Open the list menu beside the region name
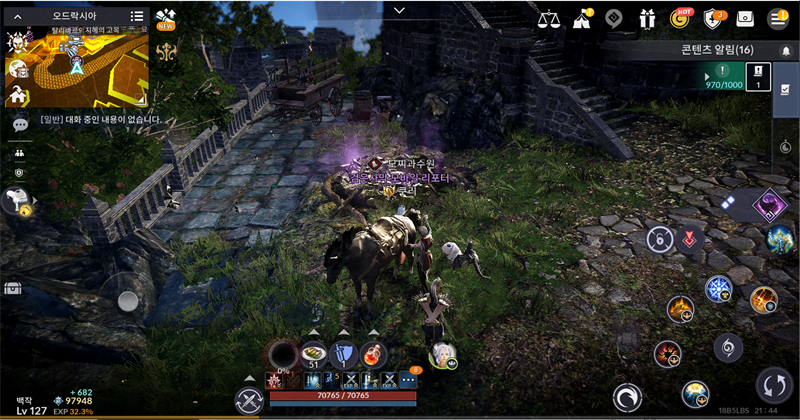Image resolution: width=800 pixels, height=420 pixels. [x=137, y=16]
